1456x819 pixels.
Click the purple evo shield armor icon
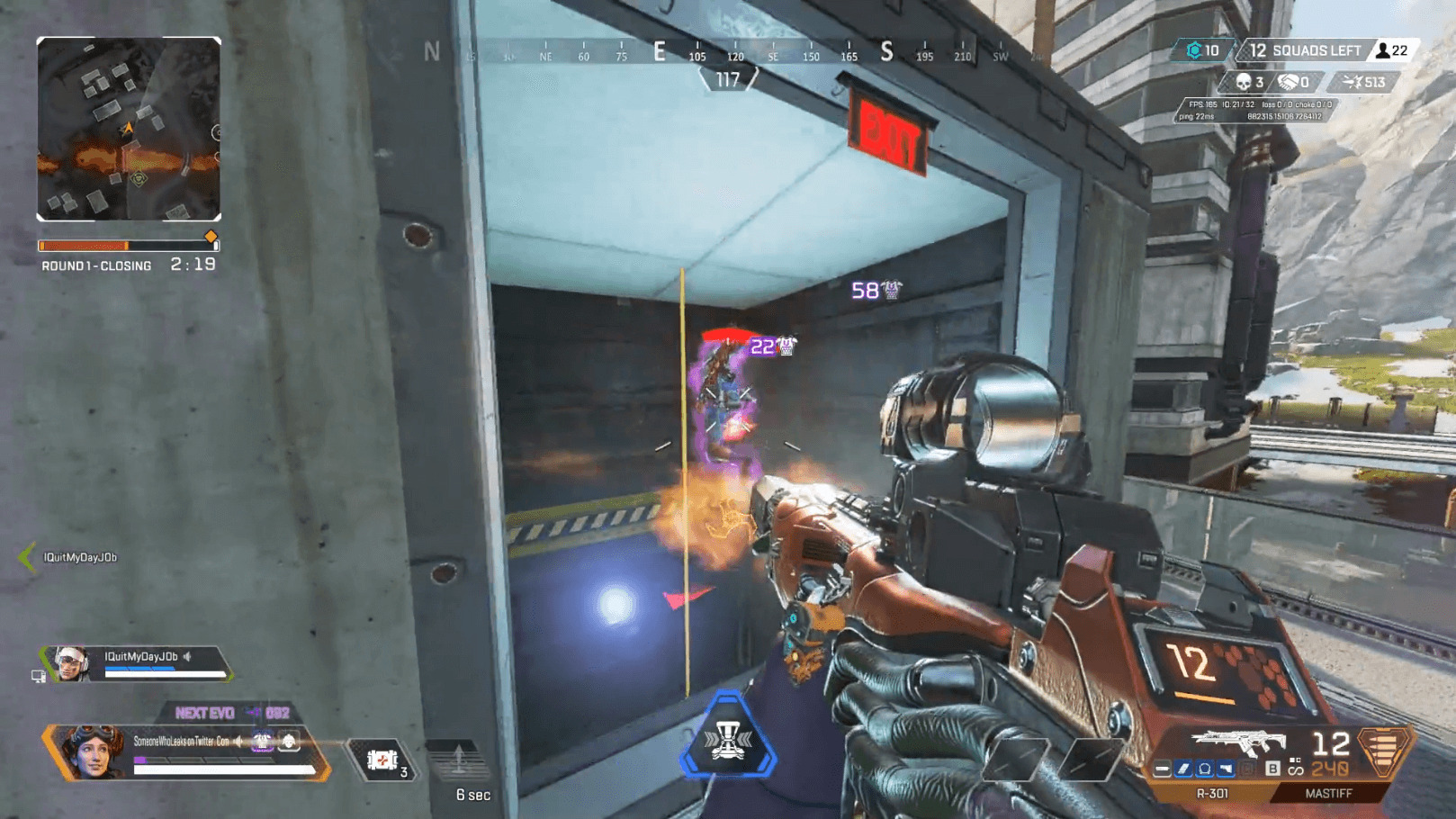[262, 742]
